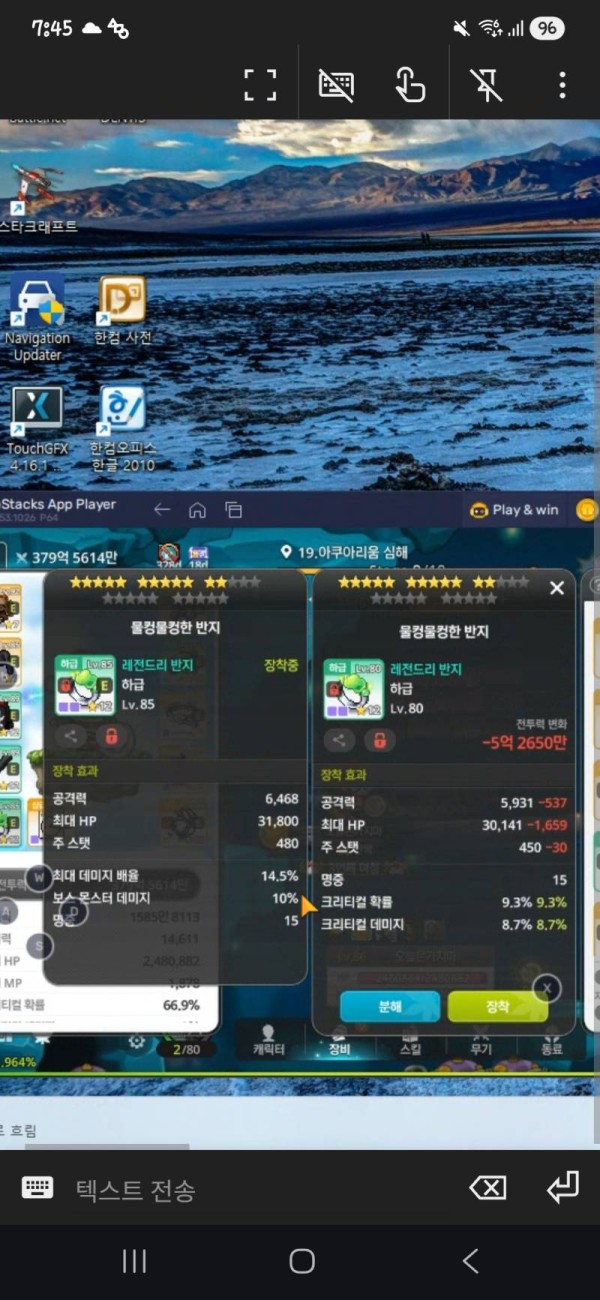Switch to the 캐릭터 character tab

point(267,1040)
